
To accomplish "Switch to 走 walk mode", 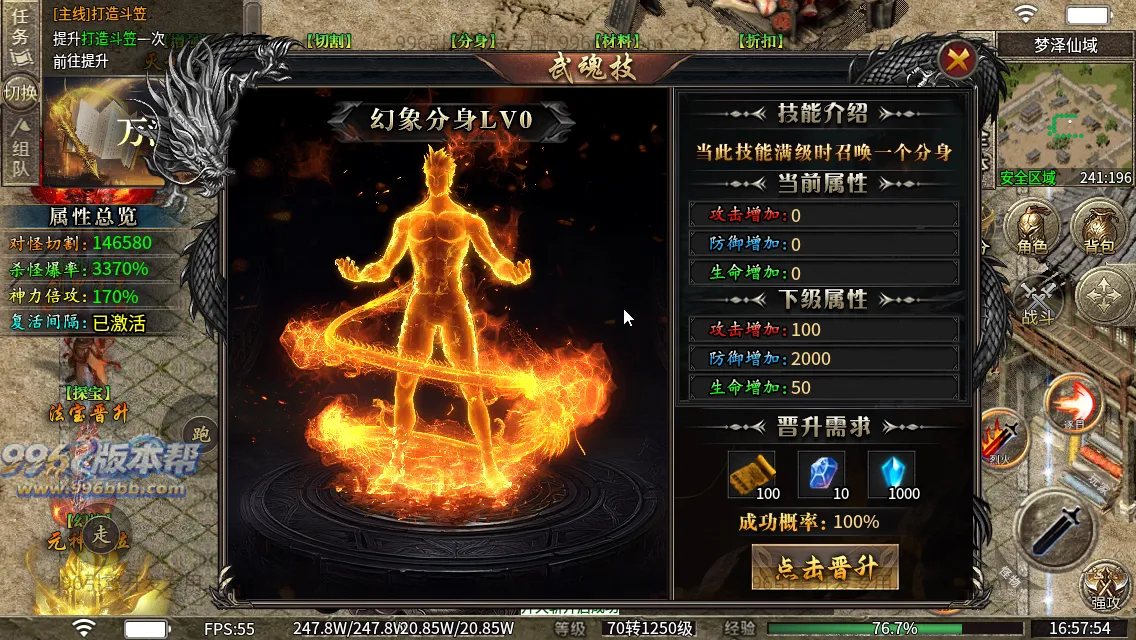I will (102, 534).
